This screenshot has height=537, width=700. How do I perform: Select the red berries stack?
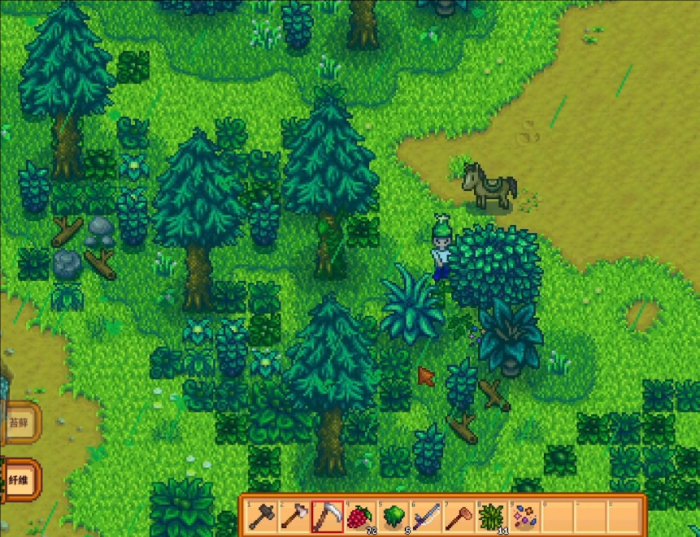(359, 516)
